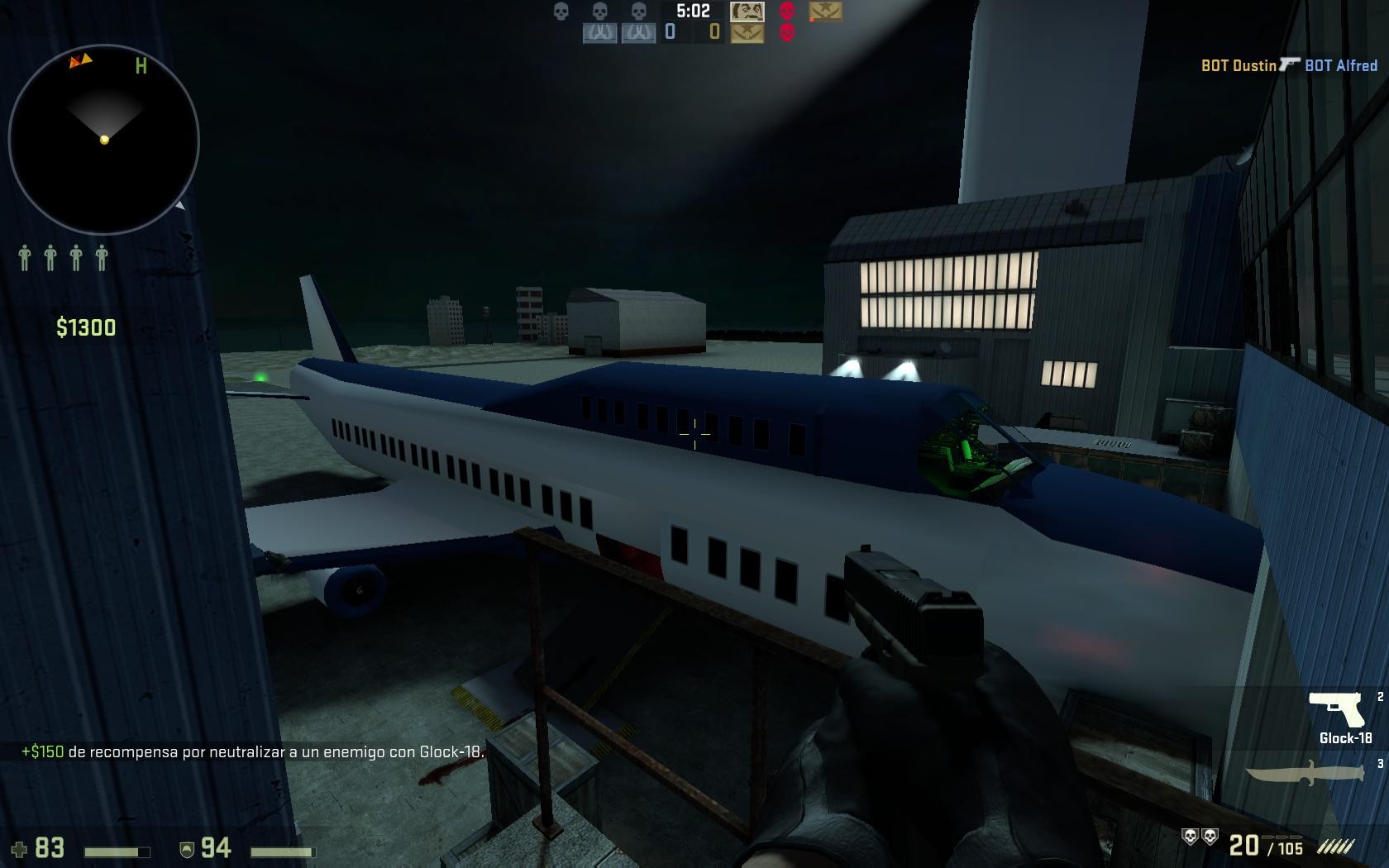Select the knife weapon slot icon

point(1305,772)
